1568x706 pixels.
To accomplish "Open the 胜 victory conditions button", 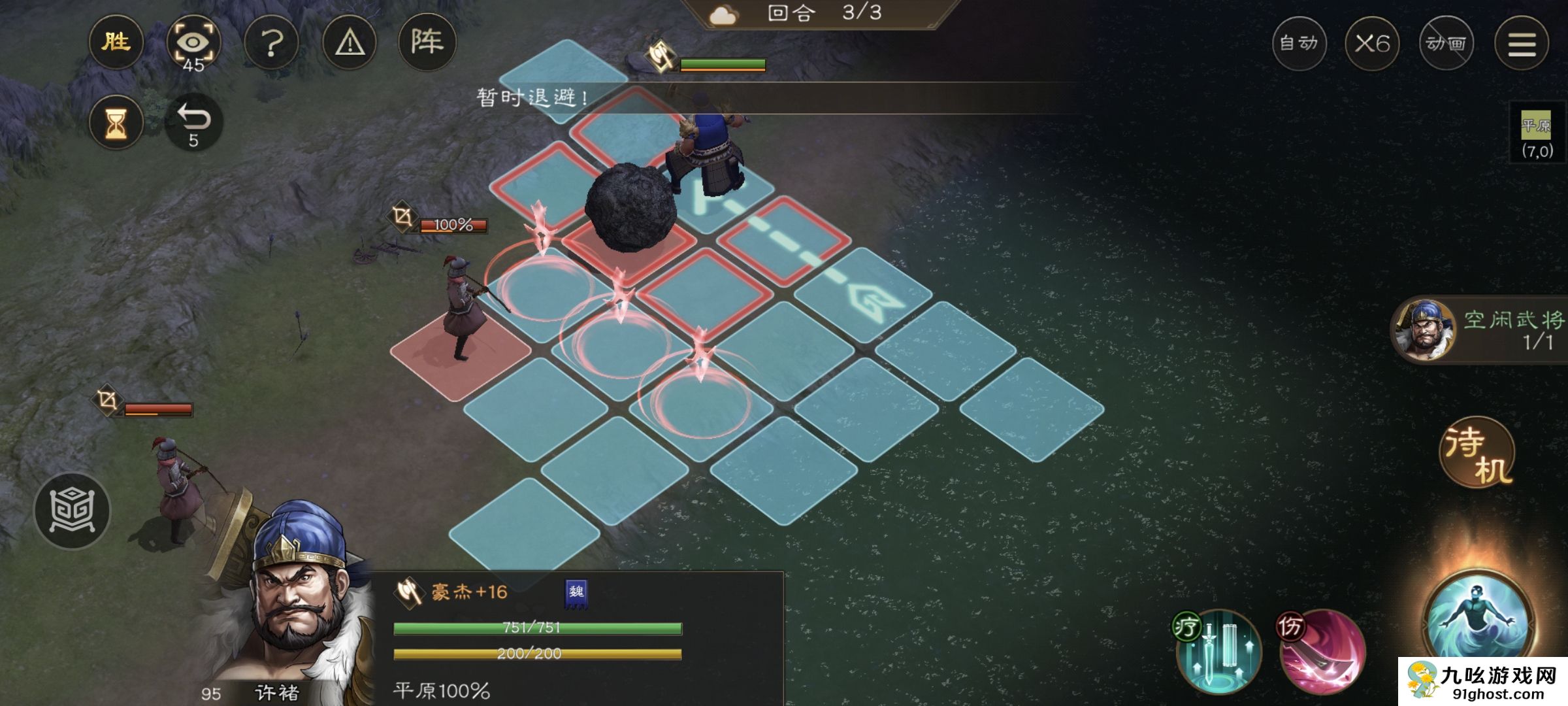I will pyautogui.click(x=116, y=42).
